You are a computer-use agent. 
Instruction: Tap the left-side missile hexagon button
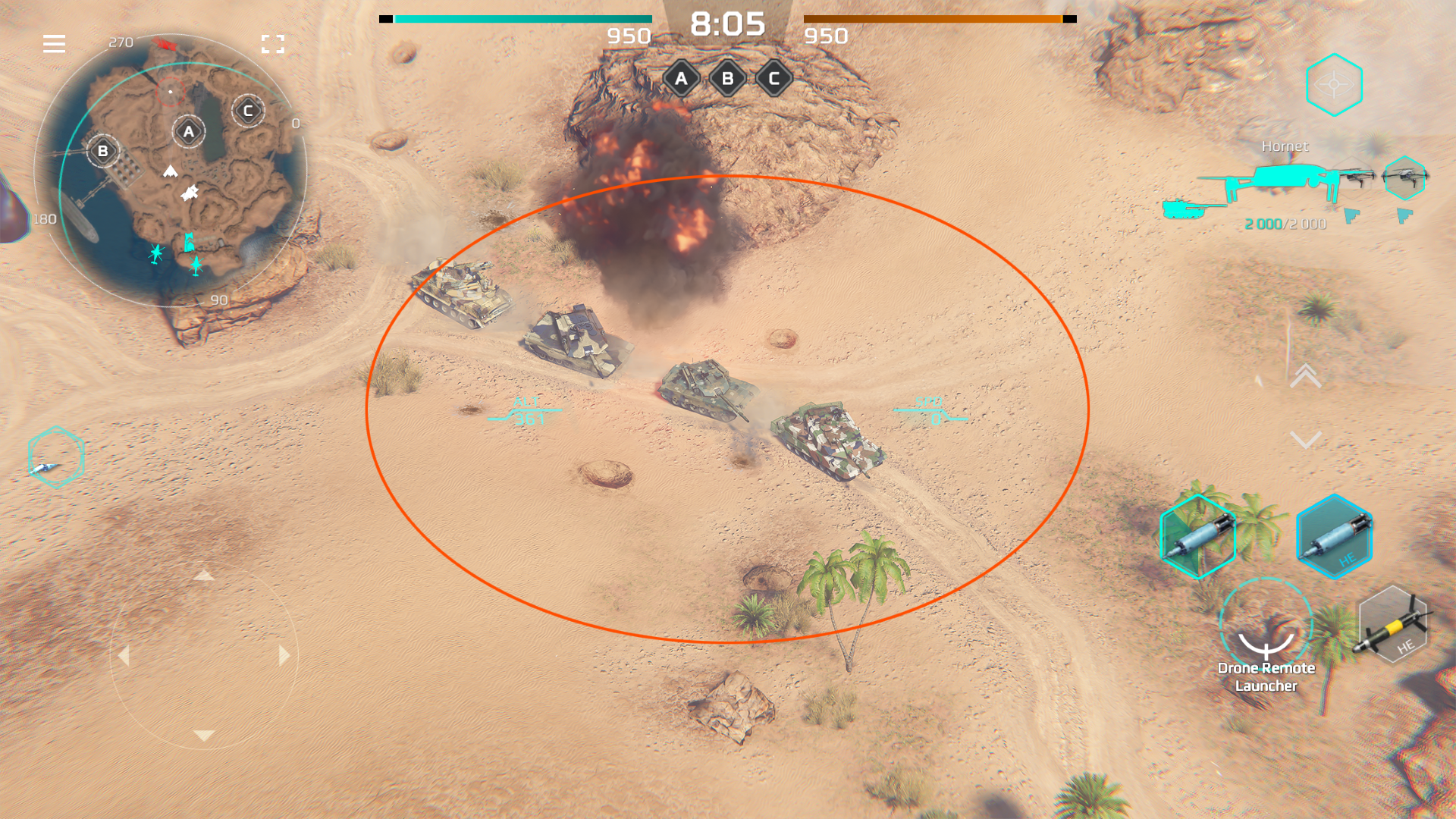(55, 457)
